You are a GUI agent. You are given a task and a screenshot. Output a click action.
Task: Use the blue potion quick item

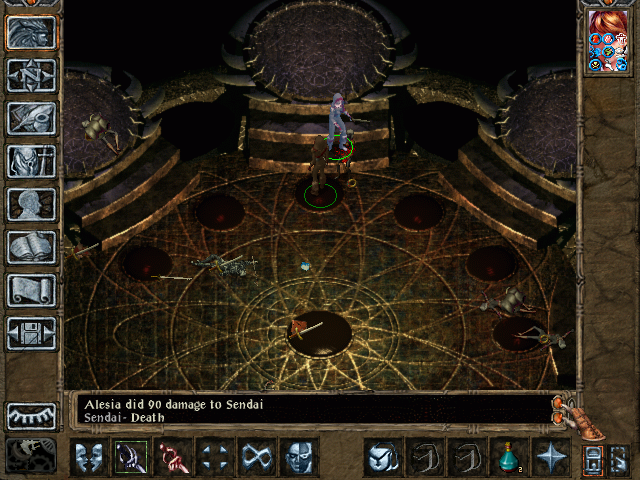[508, 458]
